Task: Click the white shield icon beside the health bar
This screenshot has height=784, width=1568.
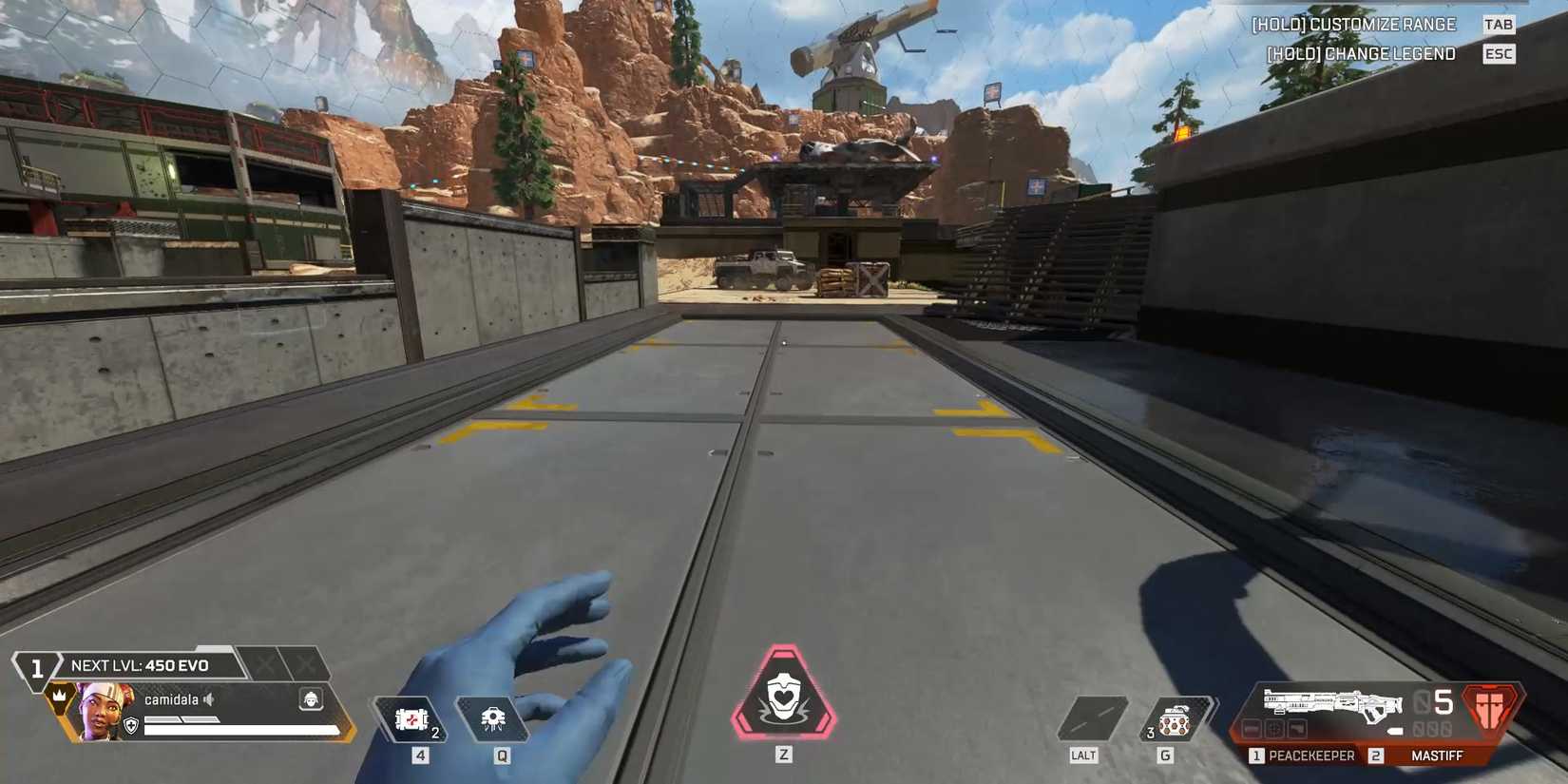Action: click(x=130, y=725)
